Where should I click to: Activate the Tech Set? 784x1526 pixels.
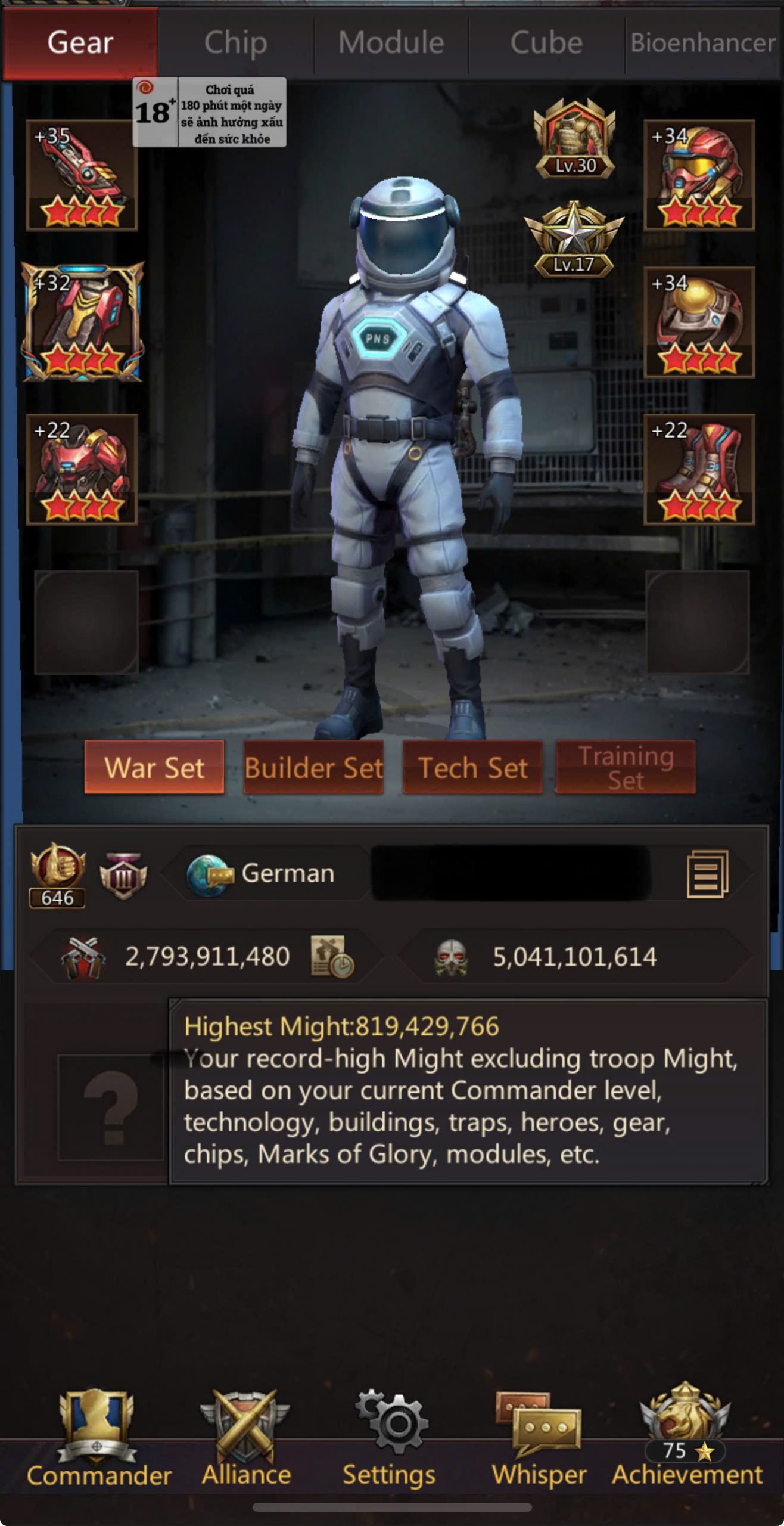tap(472, 767)
